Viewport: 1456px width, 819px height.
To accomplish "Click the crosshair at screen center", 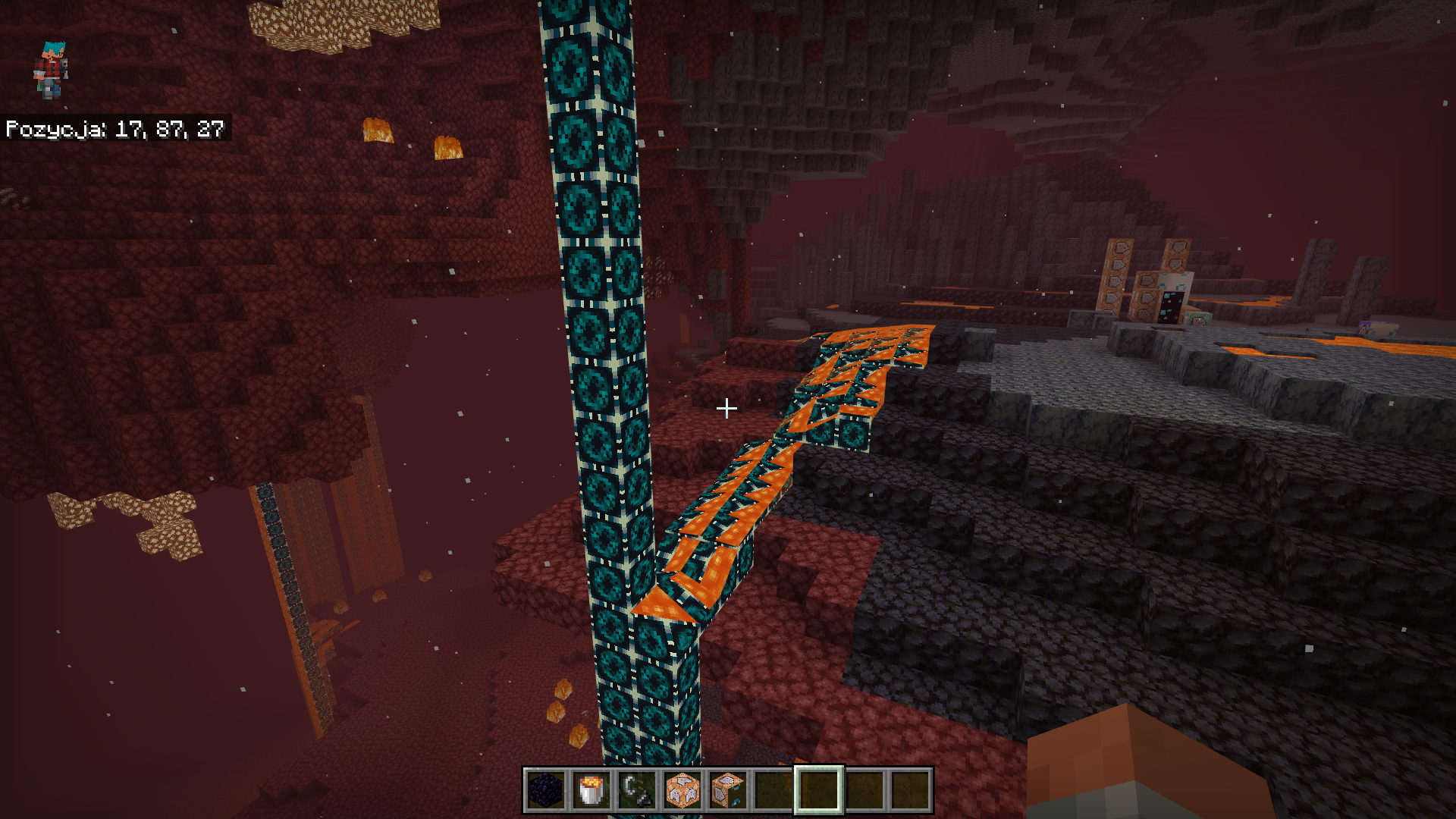I will pos(726,408).
